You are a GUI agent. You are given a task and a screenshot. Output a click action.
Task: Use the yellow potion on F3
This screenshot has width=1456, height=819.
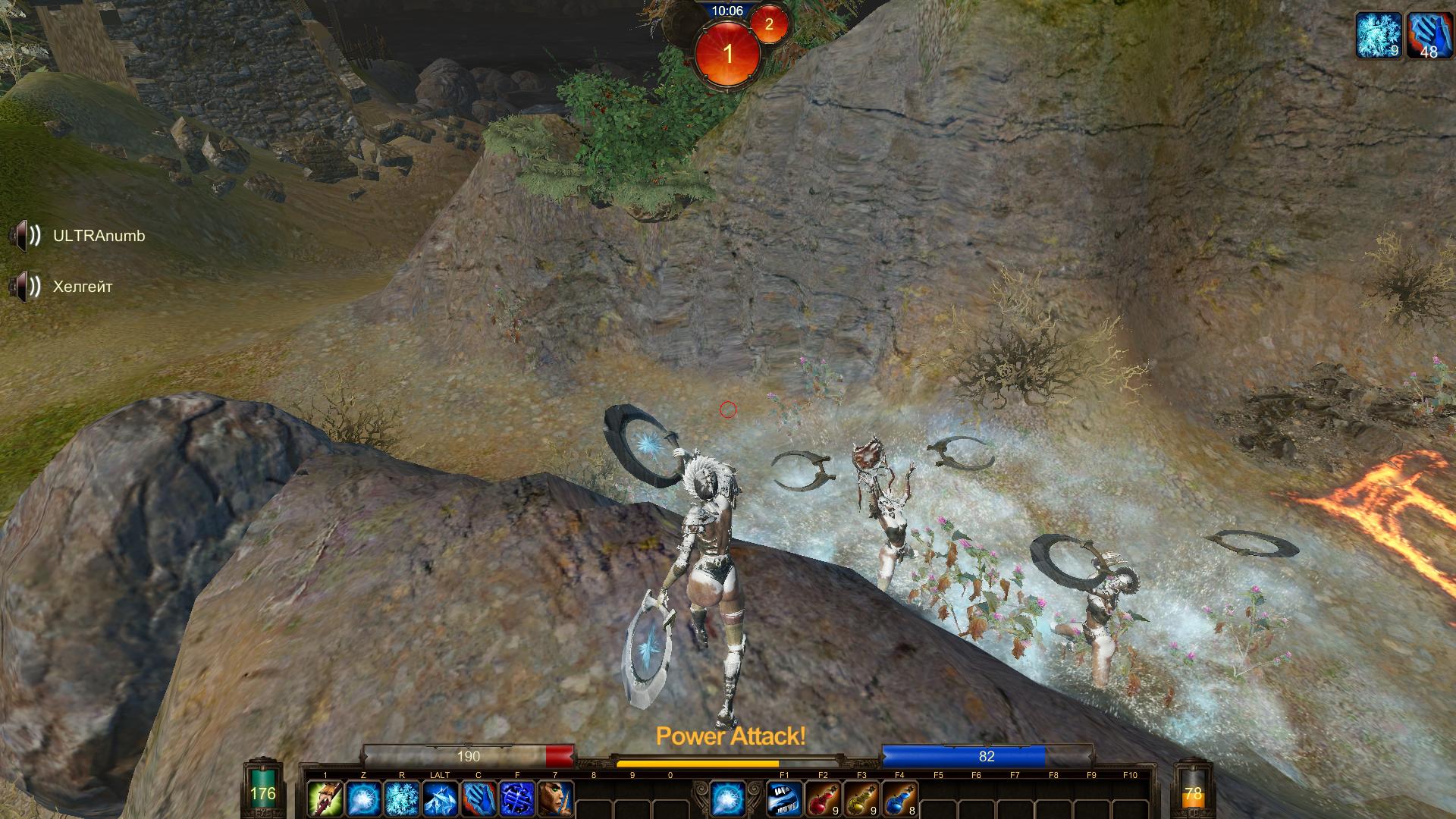point(861,799)
